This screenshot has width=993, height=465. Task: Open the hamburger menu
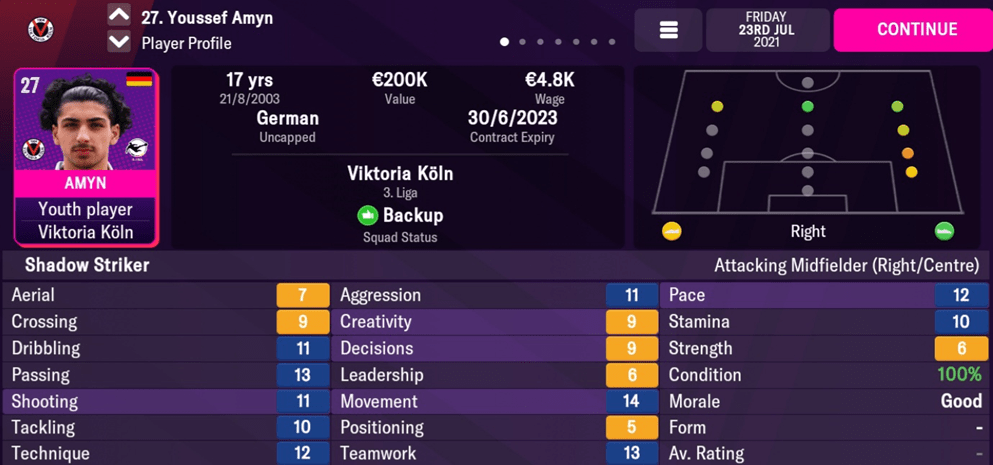[x=668, y=30]
